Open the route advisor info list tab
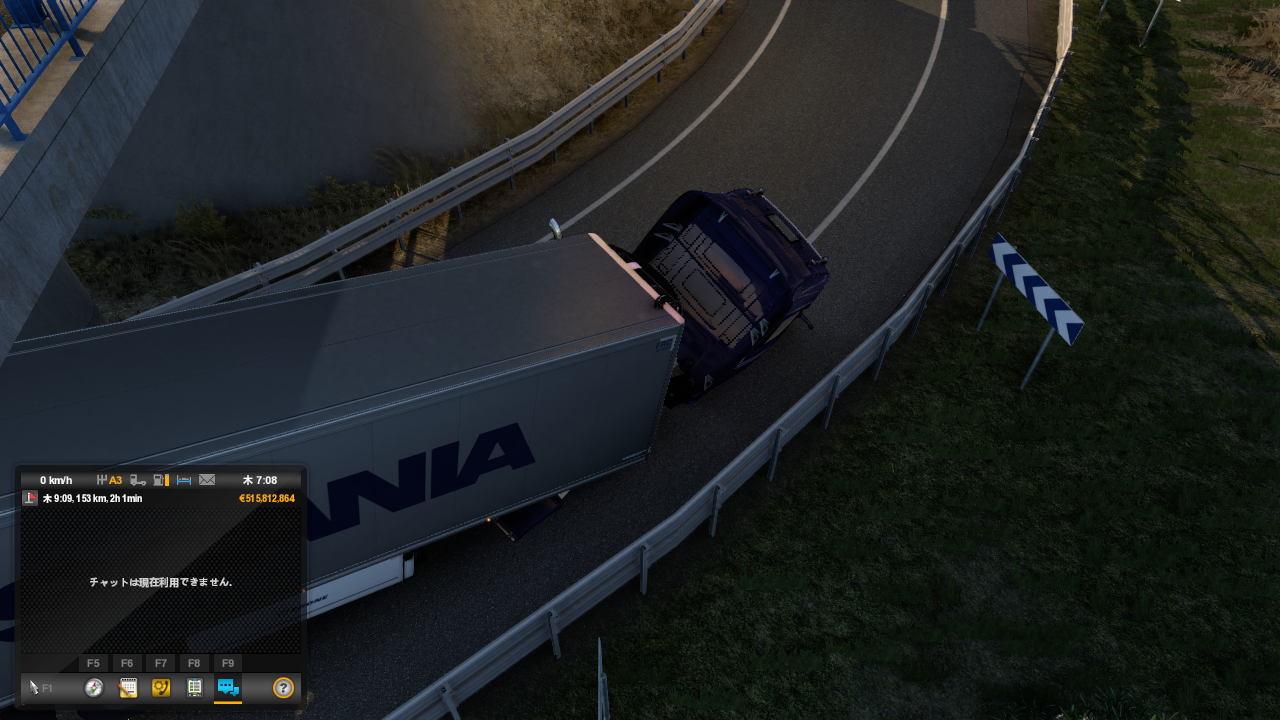The image size is (1280, 720). click(195, 687)
